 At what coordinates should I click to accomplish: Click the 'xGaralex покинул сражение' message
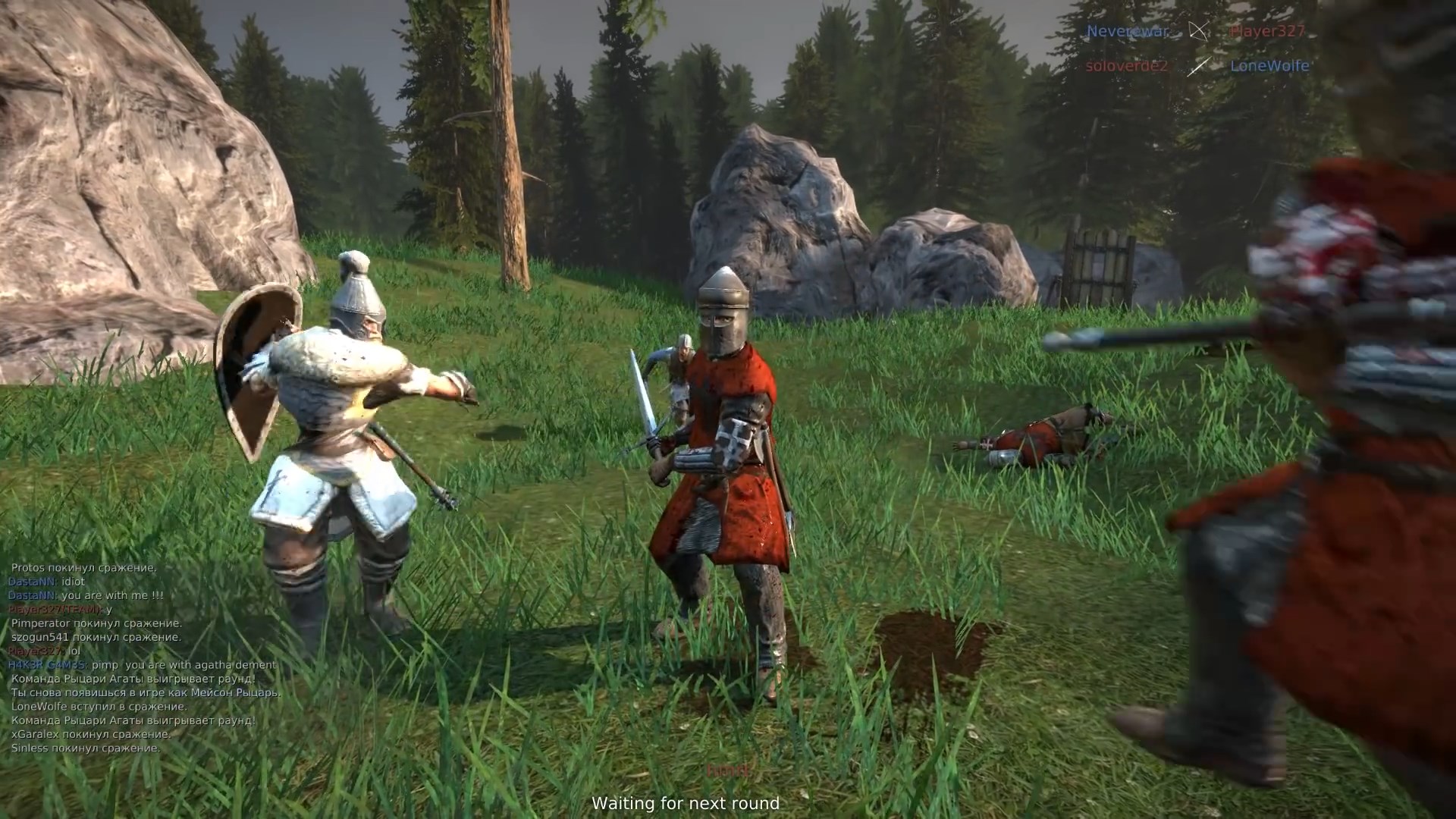pos(91,735)
